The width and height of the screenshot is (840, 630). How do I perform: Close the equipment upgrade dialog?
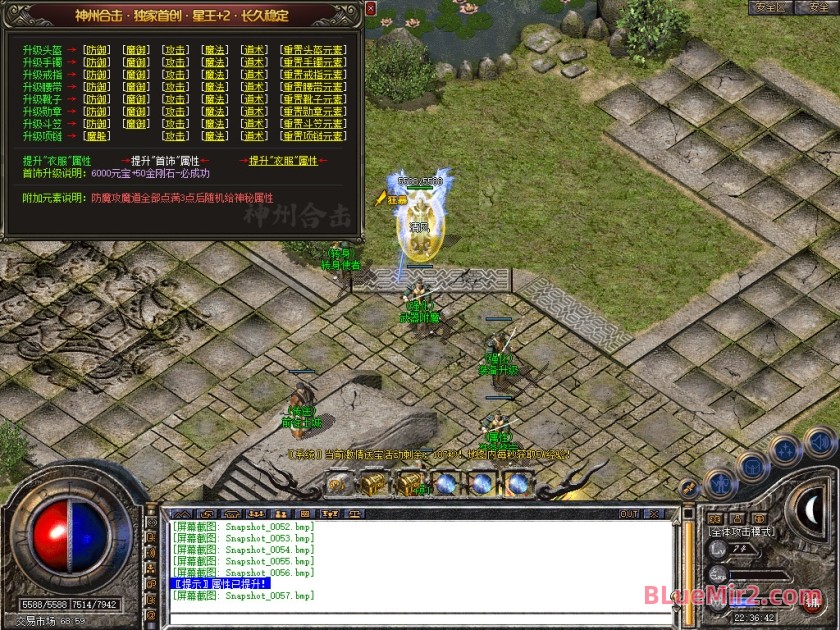pos(370,9)
